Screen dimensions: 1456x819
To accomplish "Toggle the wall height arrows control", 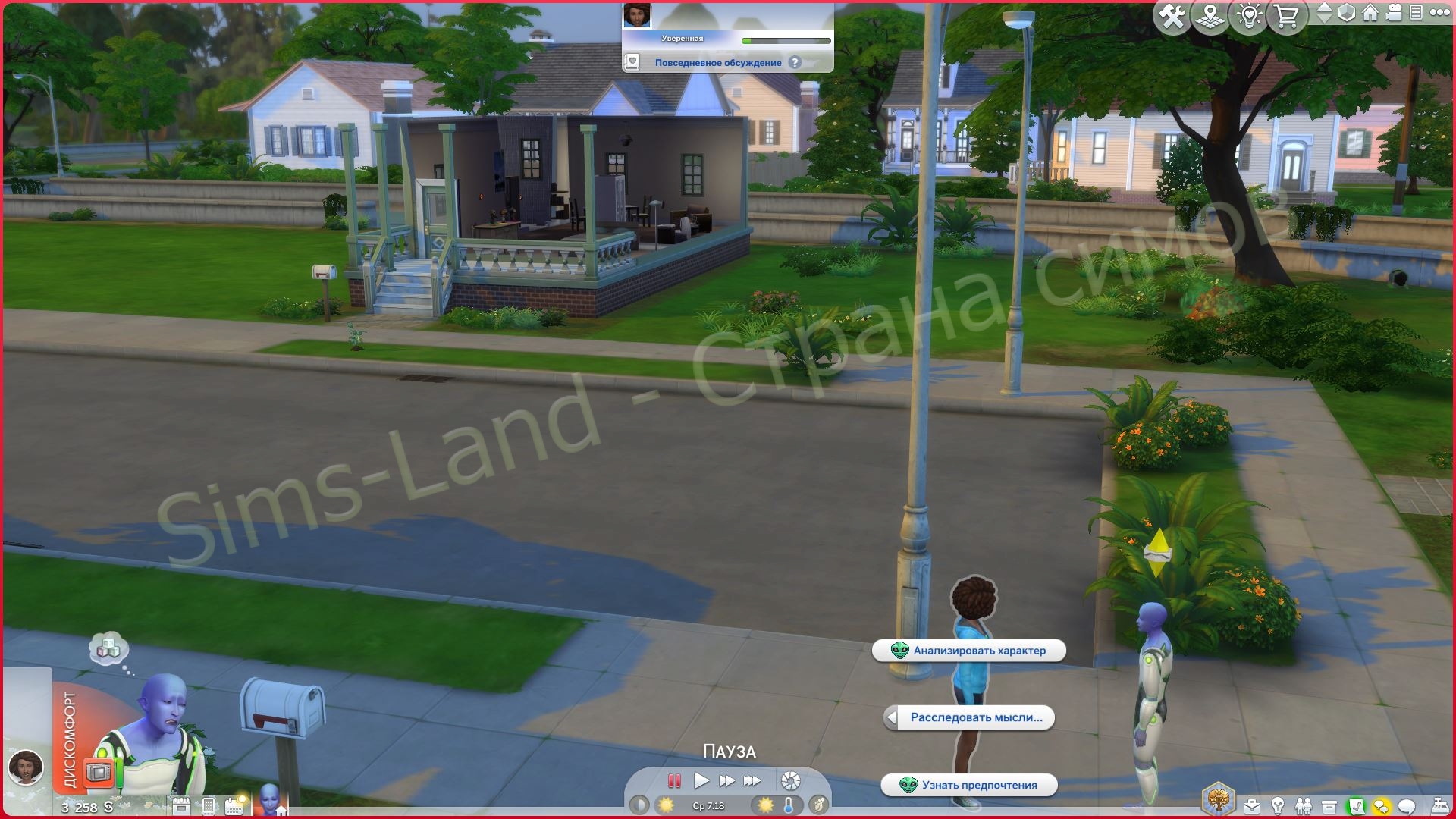I will click(1324, 13).
